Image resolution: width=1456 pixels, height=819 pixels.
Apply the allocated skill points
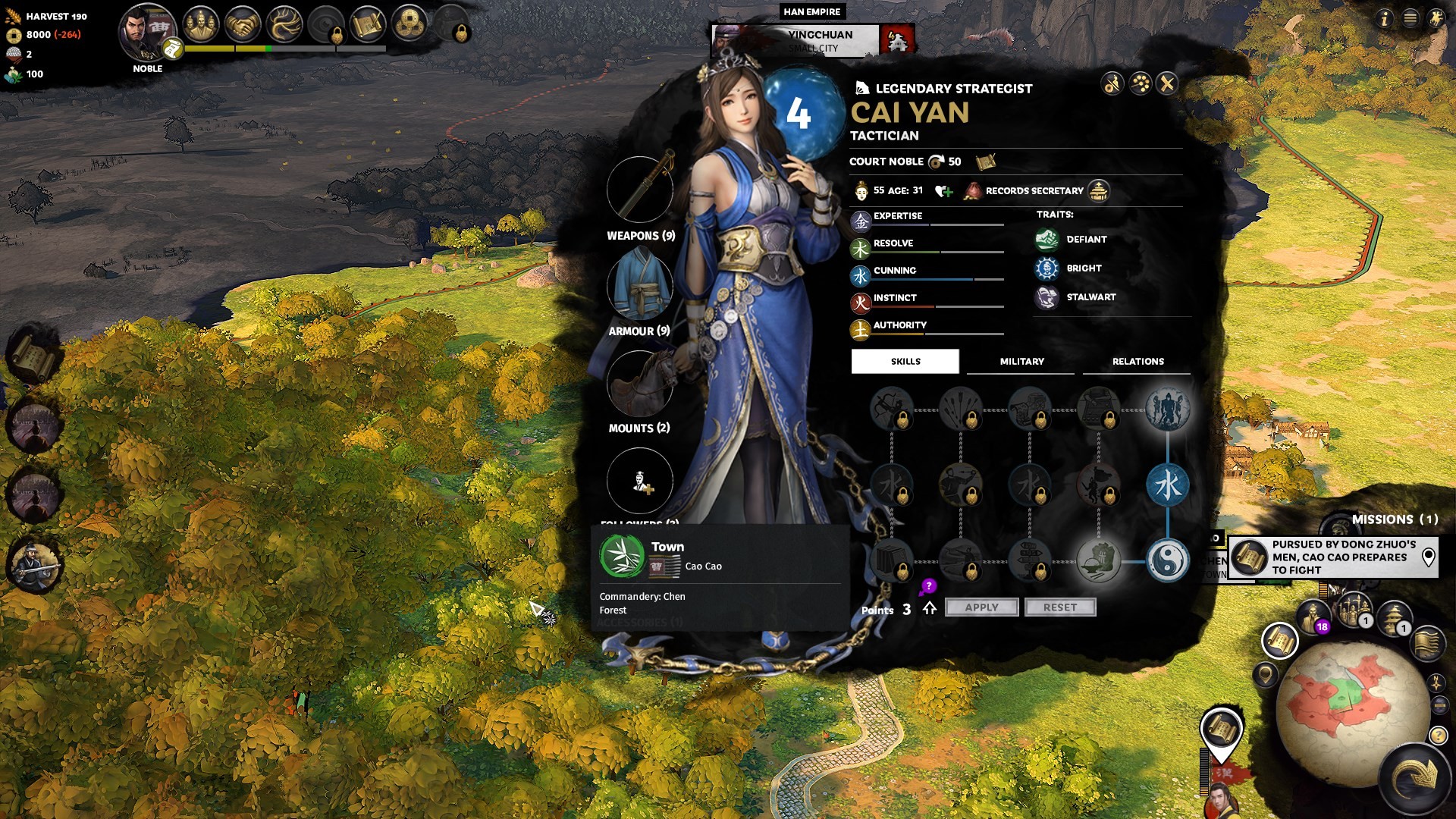point(981,607)
